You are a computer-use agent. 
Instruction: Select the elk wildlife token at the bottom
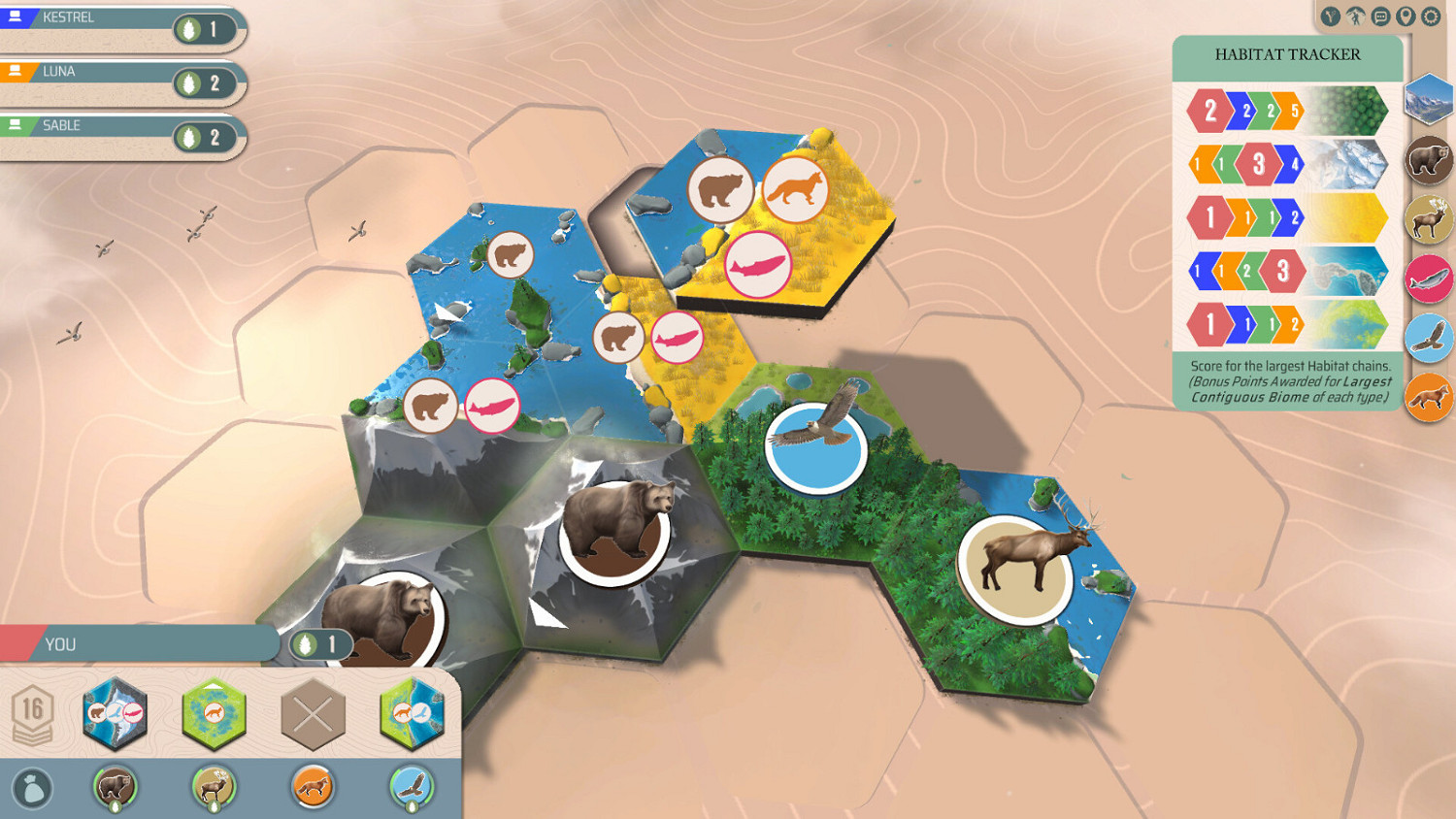tap(213, 788)
